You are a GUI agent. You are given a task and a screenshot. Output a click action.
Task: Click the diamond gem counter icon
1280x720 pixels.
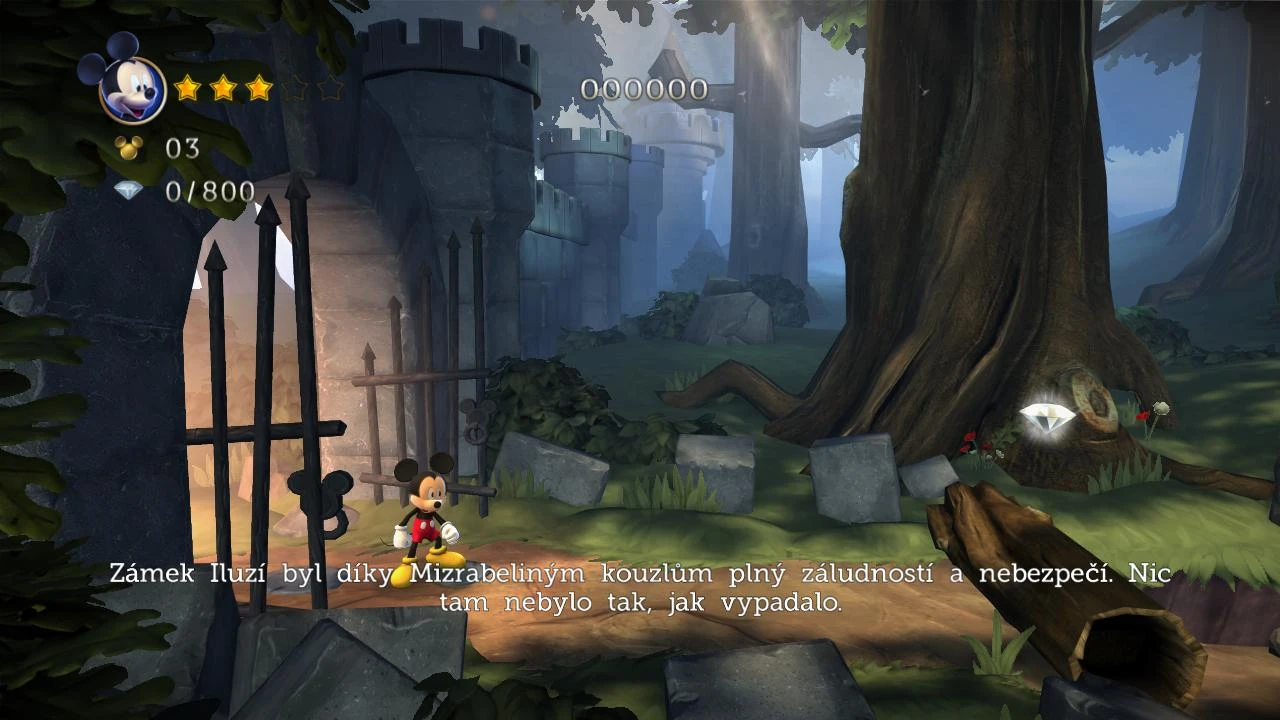[x=127, y=192]
